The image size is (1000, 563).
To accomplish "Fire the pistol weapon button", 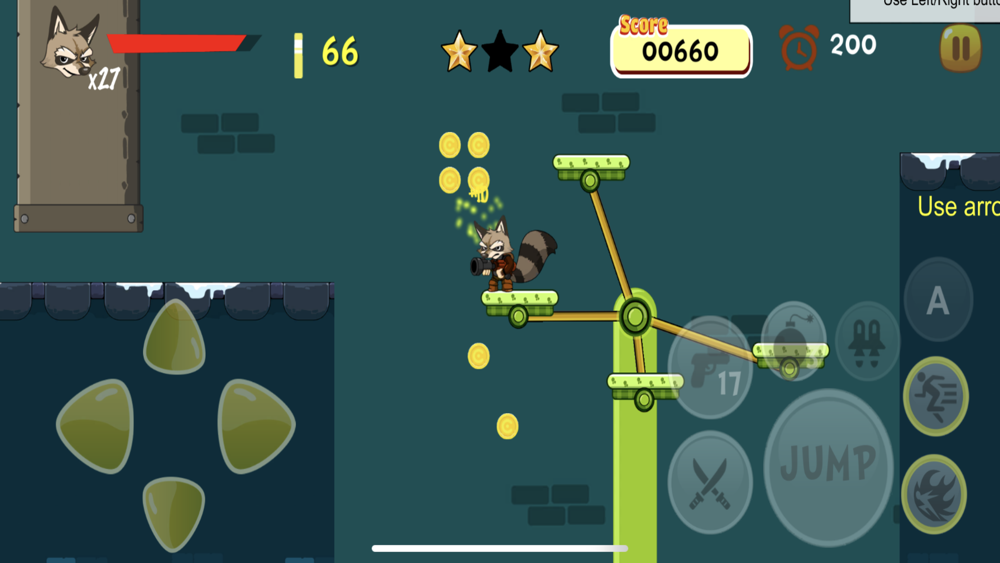I will 709,367.
